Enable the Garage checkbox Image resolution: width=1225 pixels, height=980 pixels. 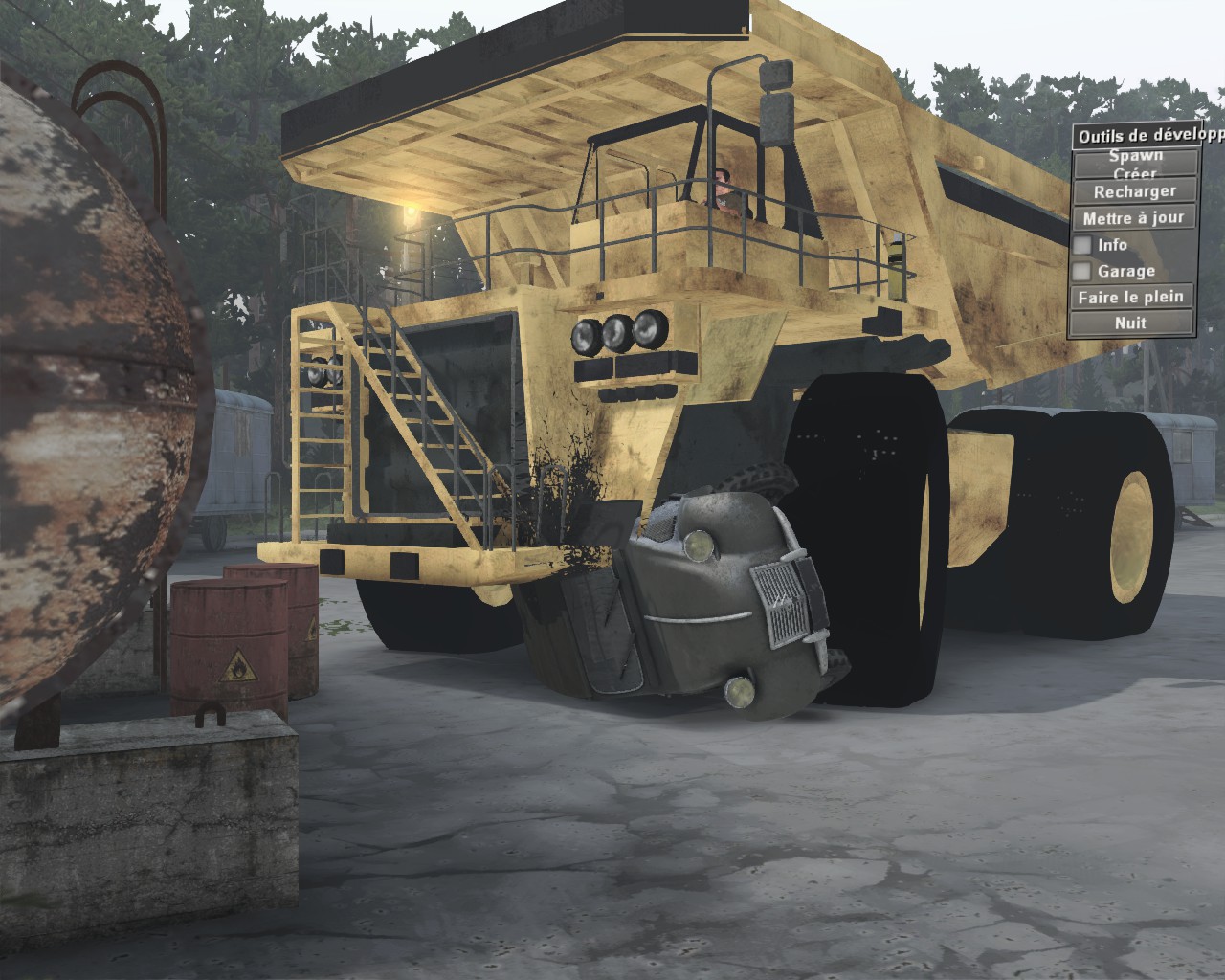(x=1083, y=272)
